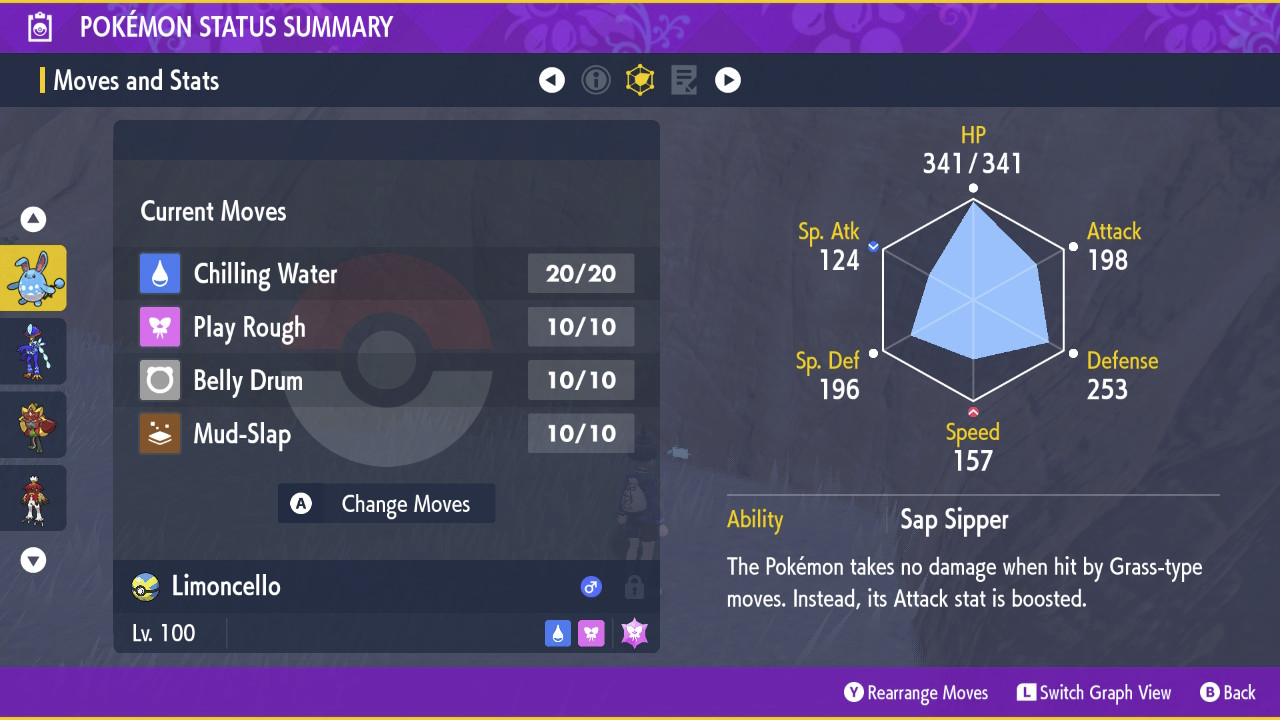The width and height of the screenshot is (1280, 720).
Task: Select the third party Pokémon thumbnail
Action: coord(34,424)
